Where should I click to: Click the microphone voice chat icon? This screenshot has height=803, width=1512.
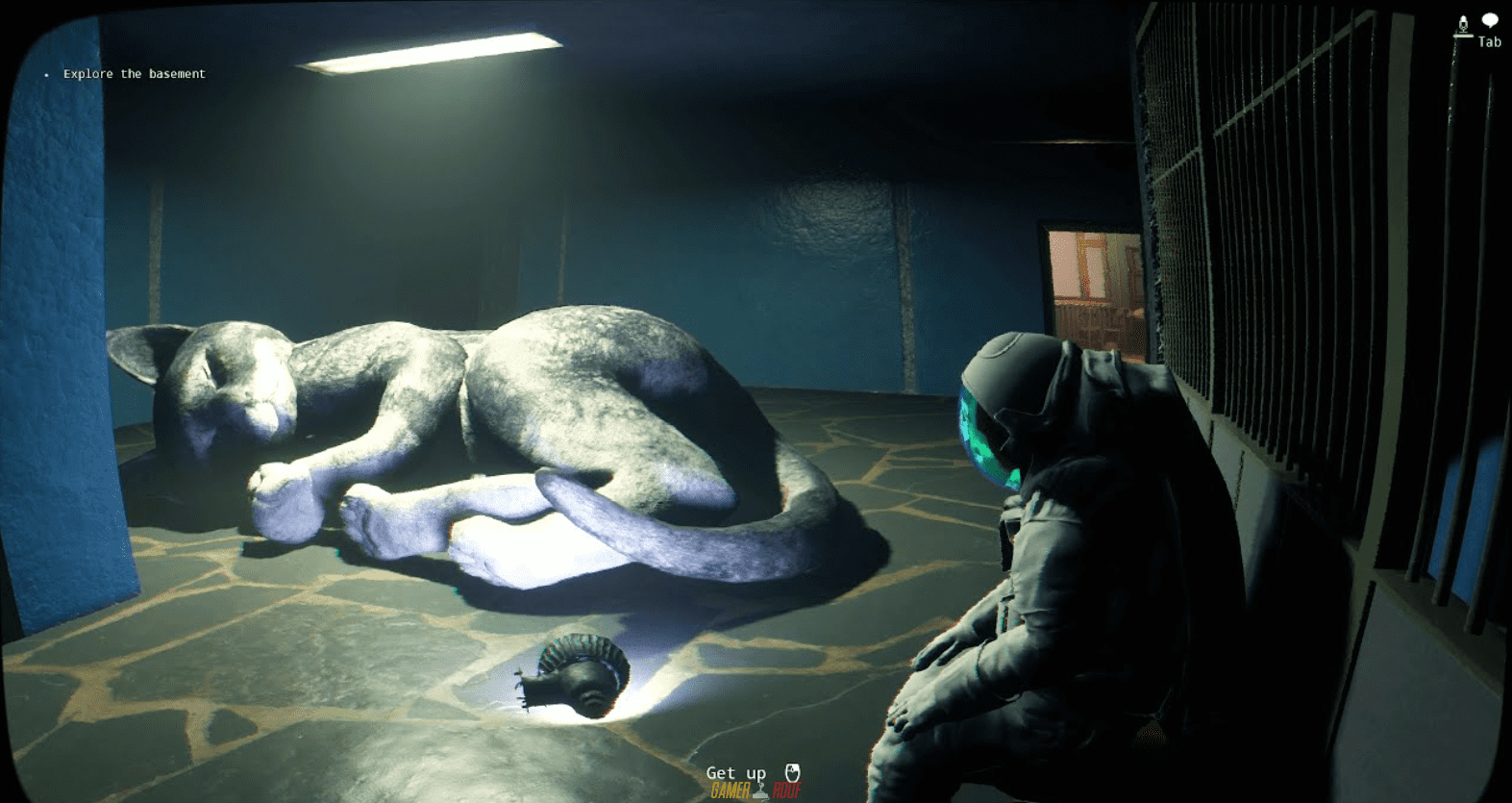[x=1463, y=25]
